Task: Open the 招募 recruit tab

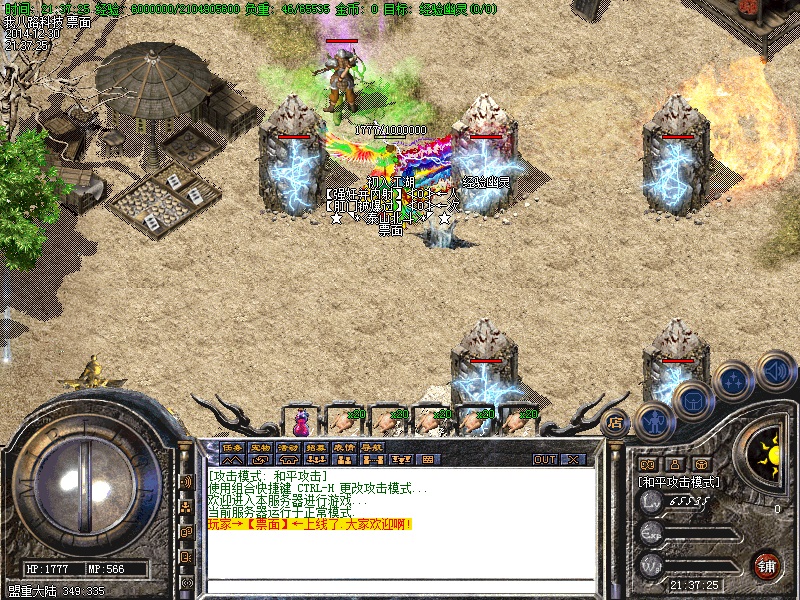Action: click(x=317, y=447)
